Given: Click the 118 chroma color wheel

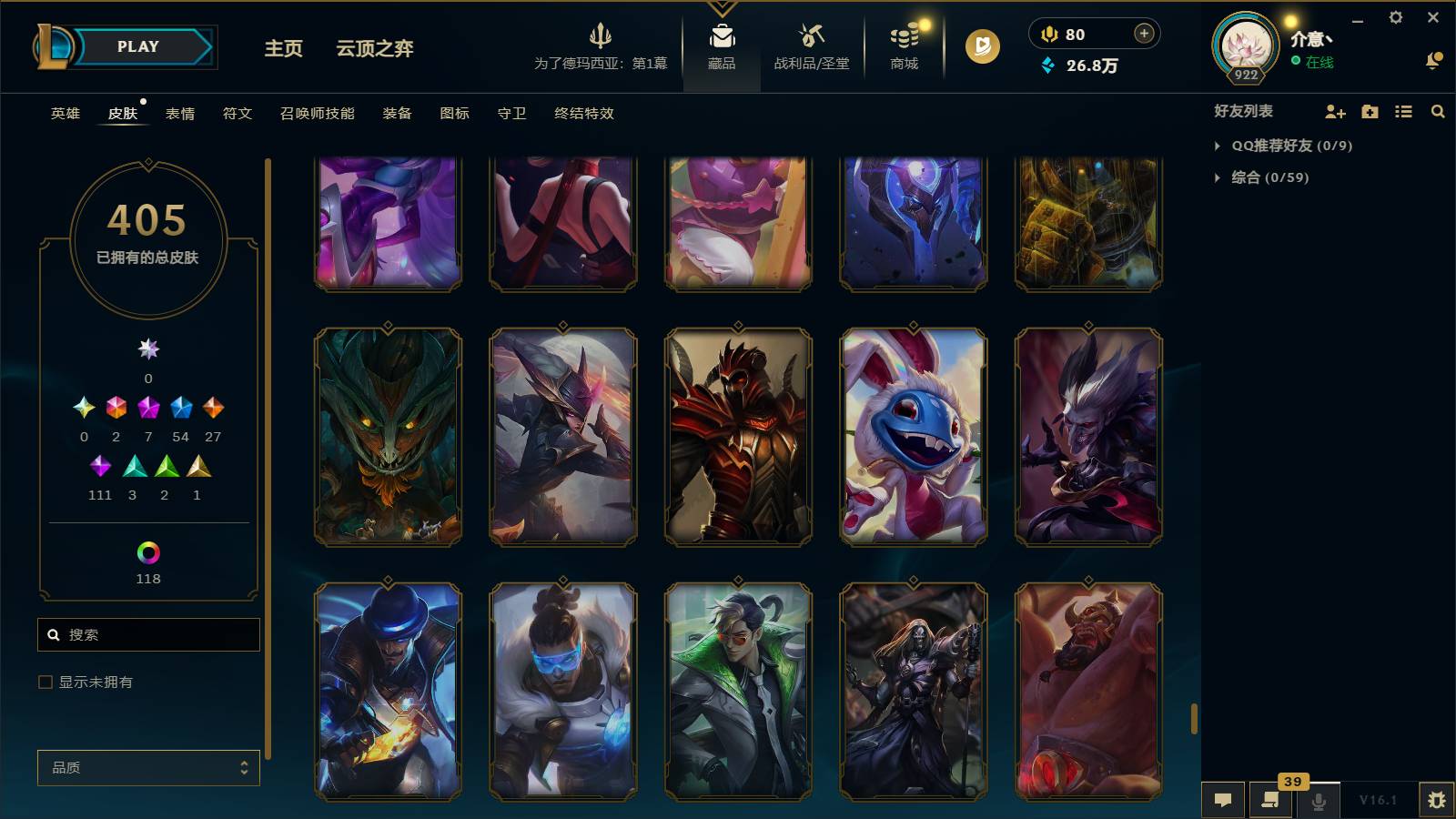Looking at the screenshot, I should (147, 551).
